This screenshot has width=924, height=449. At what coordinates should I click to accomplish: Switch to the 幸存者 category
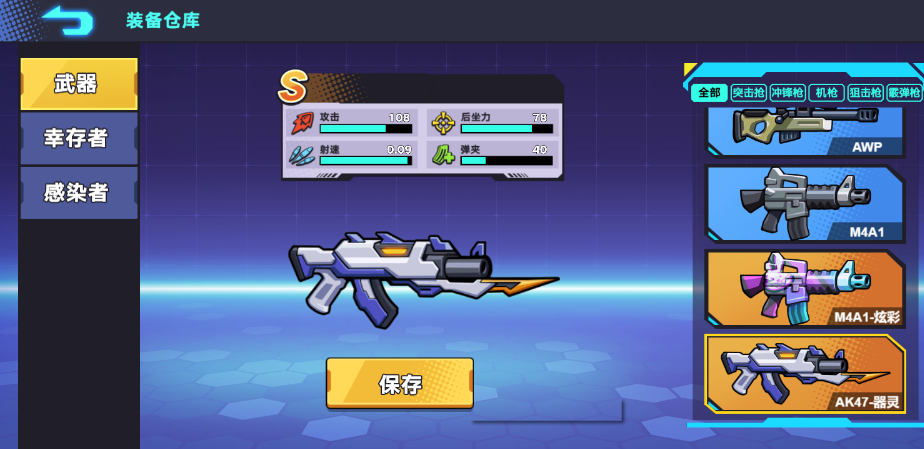click(x=78, y=138)
